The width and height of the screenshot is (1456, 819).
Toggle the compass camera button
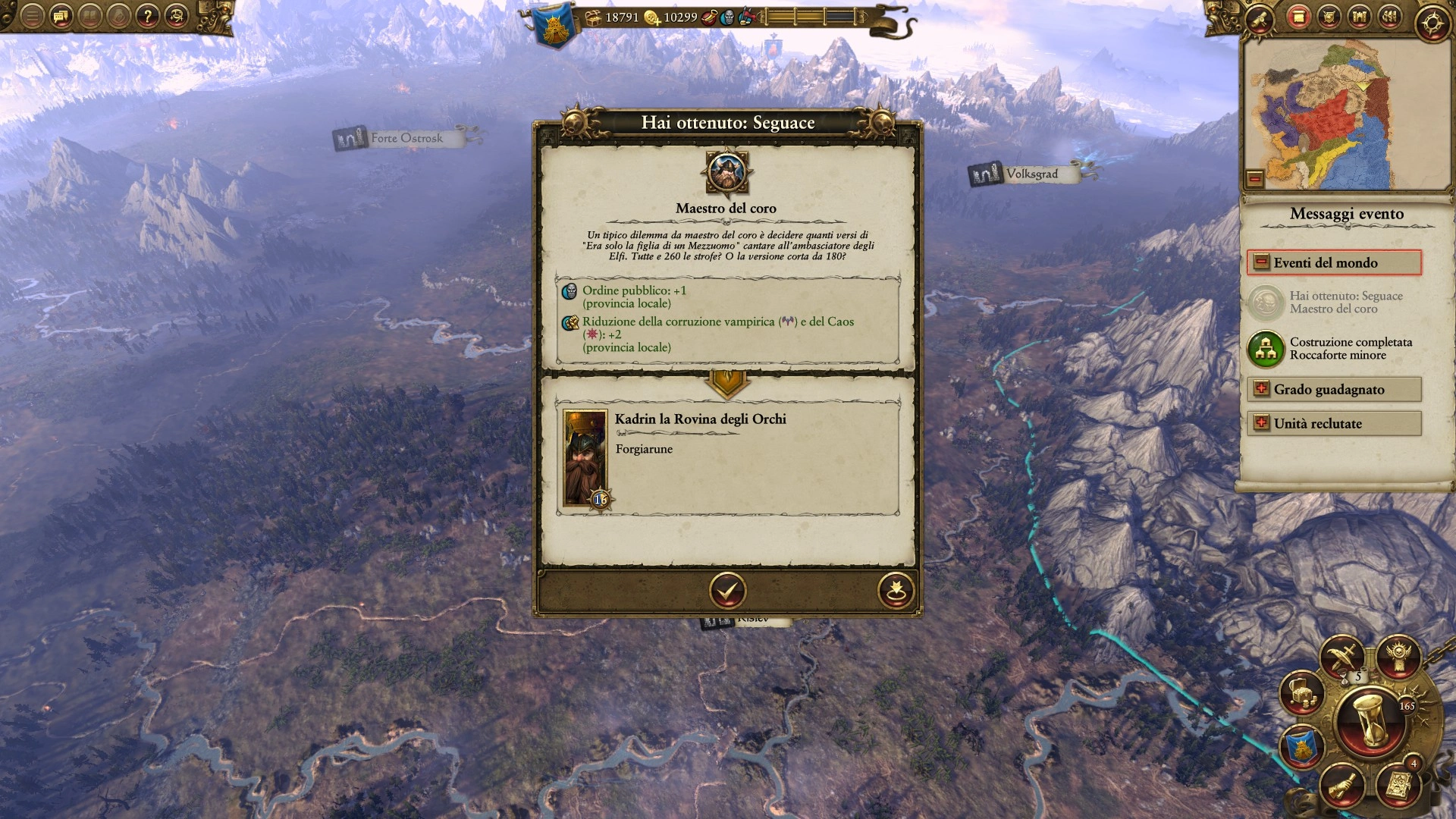tap(1432, 23)
